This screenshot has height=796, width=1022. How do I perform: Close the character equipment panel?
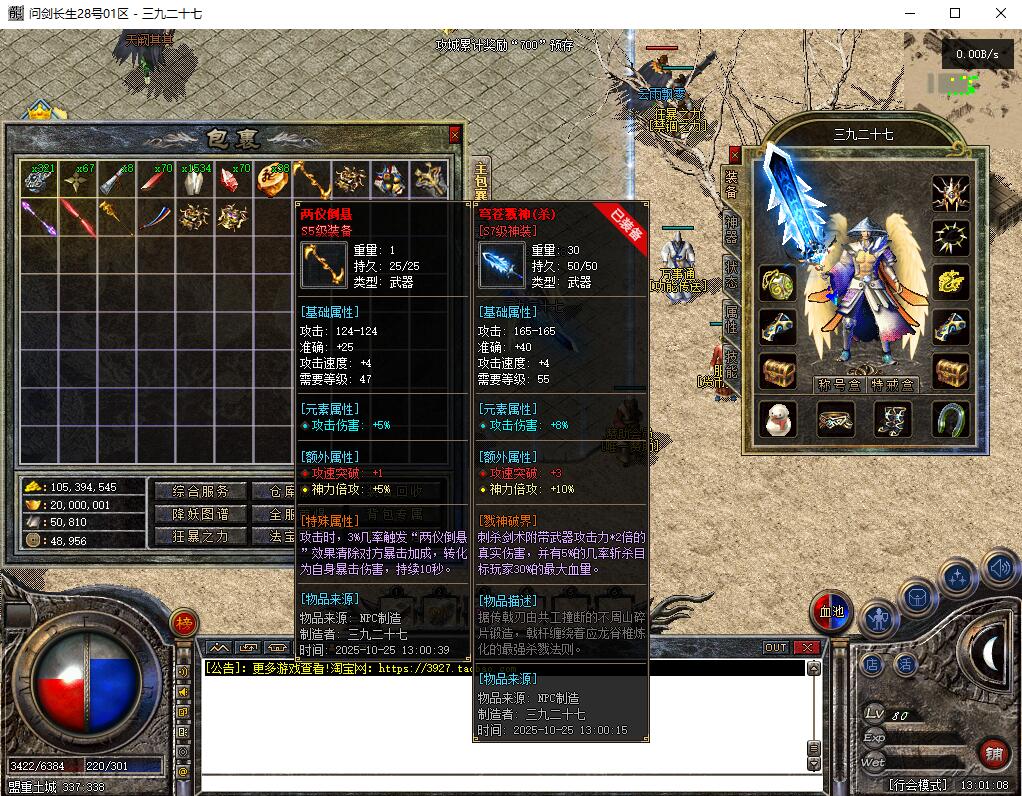pyautogui.click(x=735, y=155)
